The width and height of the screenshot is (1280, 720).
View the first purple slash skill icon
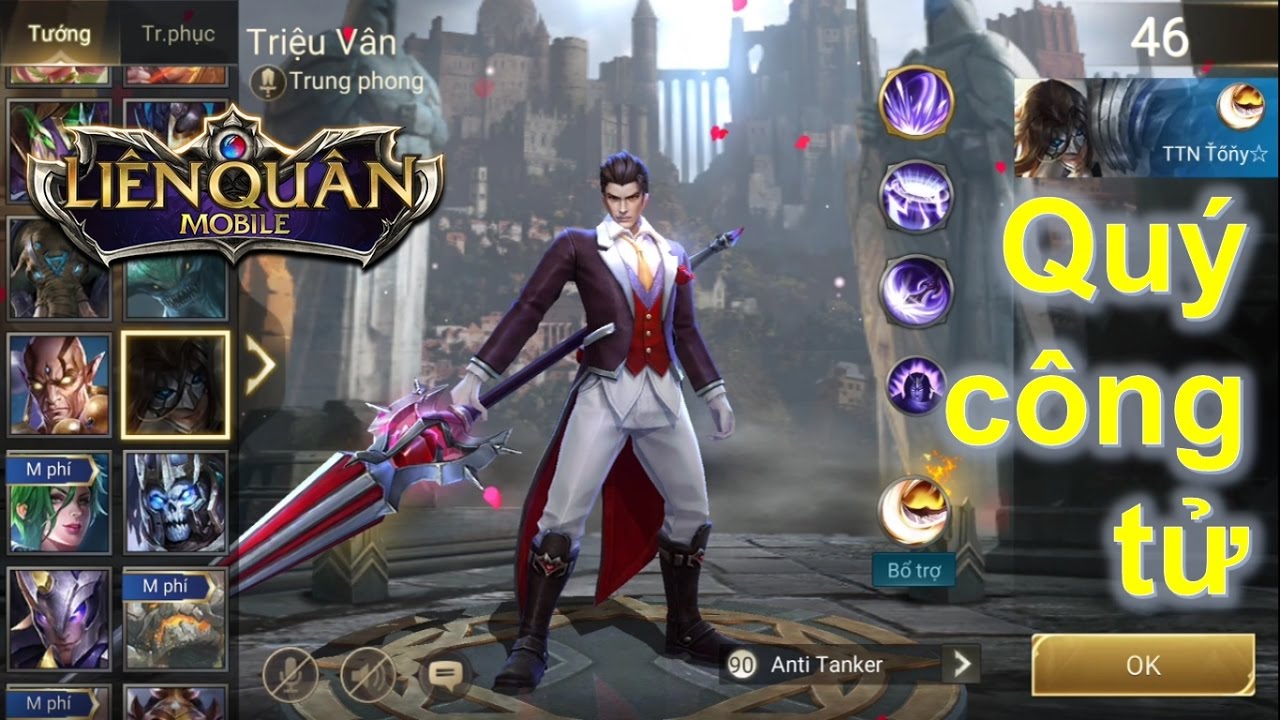coord(915,102)
